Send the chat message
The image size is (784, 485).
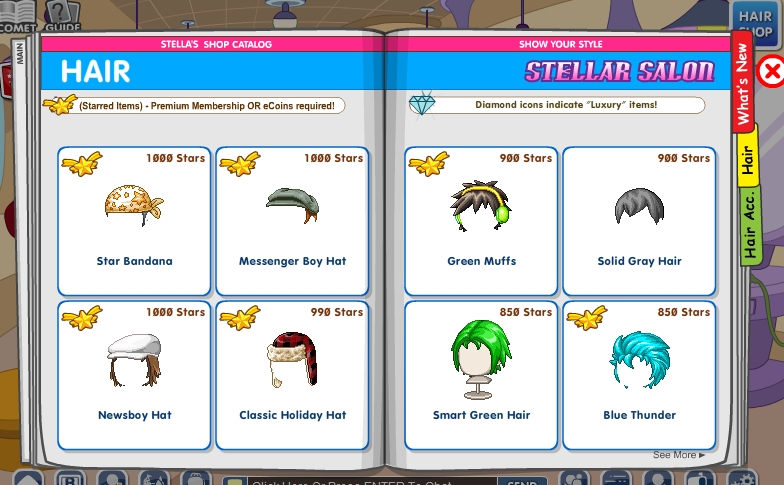(522, 479)
